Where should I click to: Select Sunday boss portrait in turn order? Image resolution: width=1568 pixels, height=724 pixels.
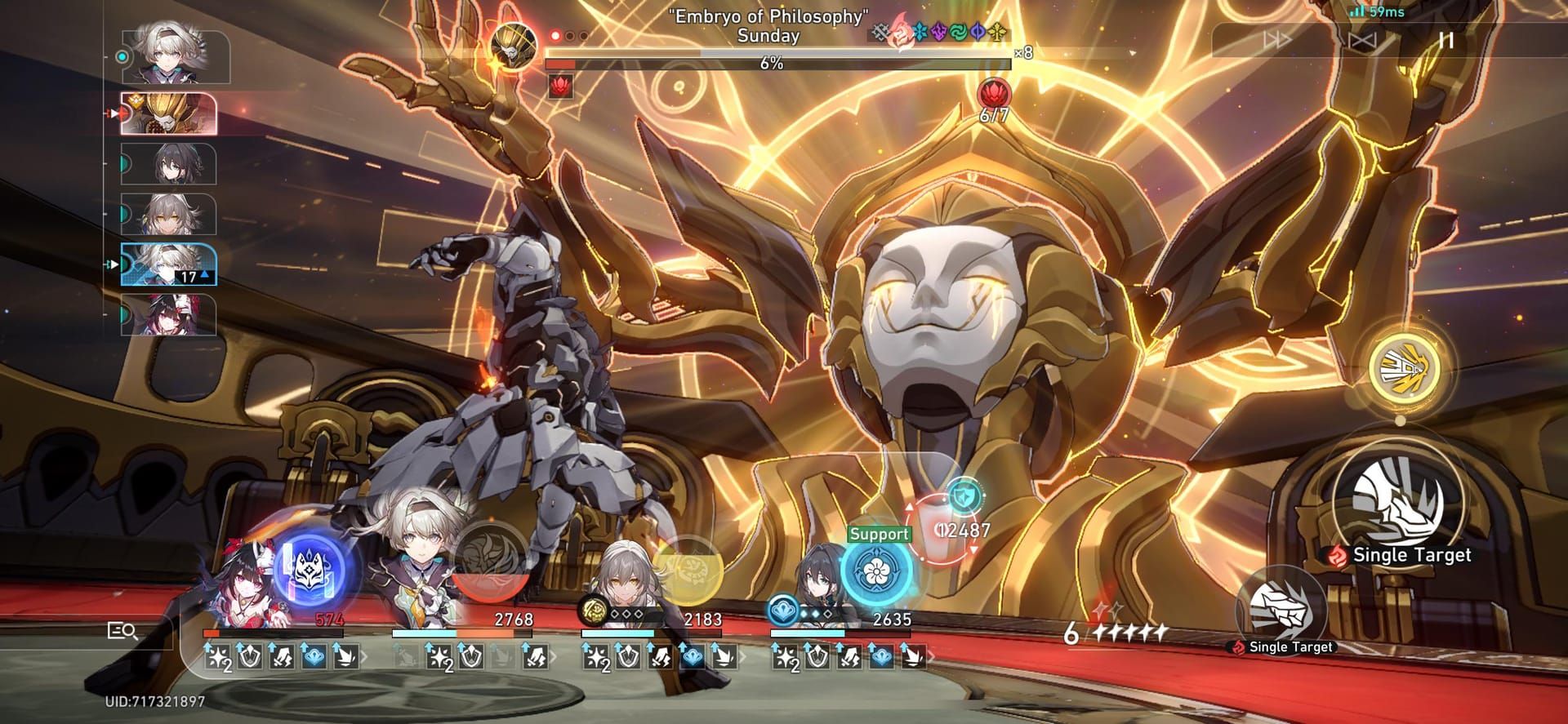click(169, 113)
